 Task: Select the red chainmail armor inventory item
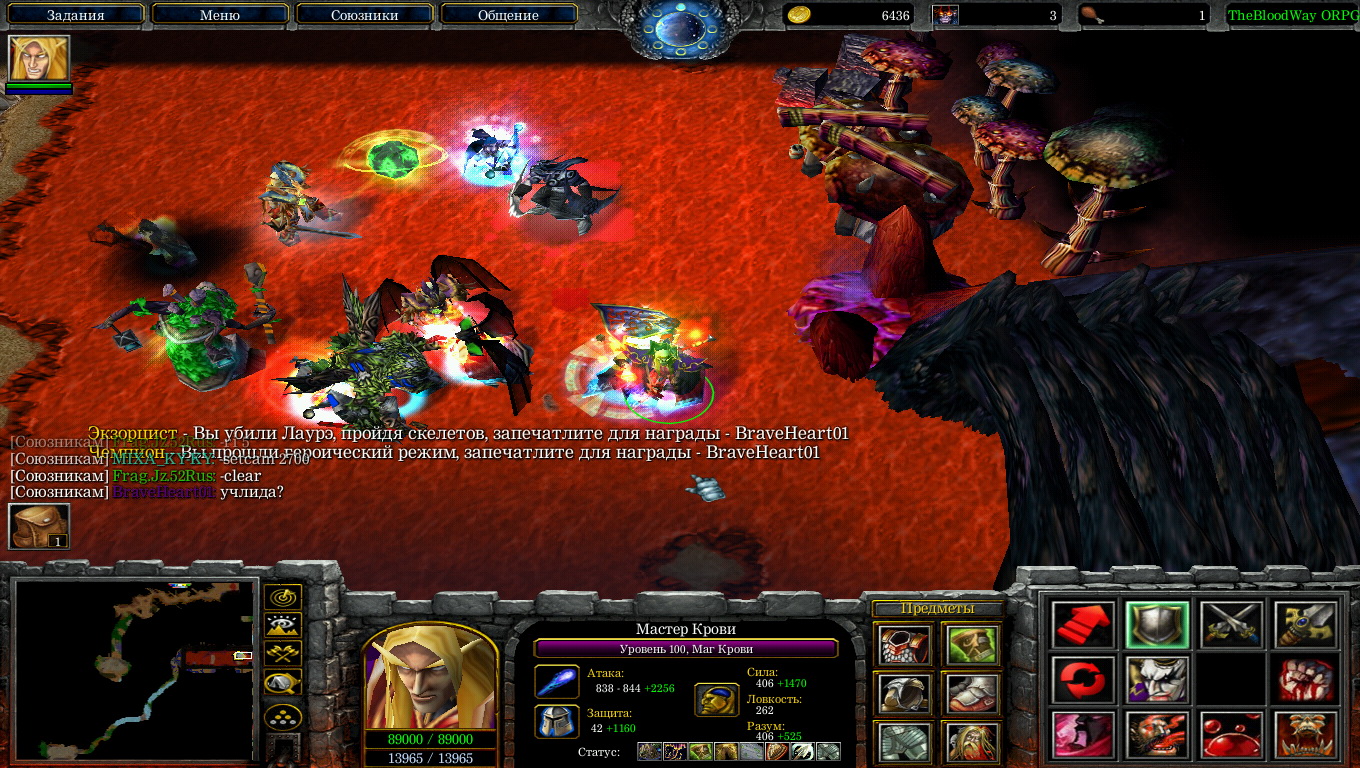coord(905,645)
